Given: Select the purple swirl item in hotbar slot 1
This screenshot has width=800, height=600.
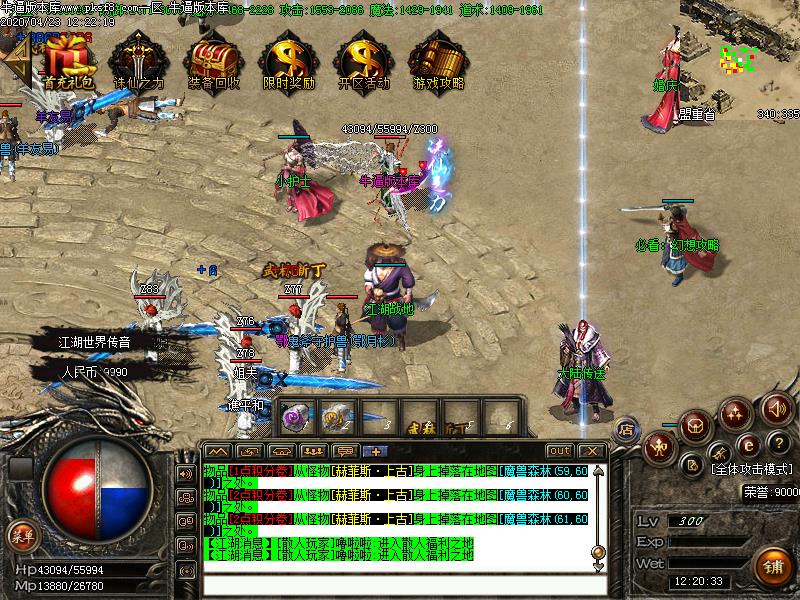Looking at the screenshot, I should pyautogui.click(x=294, y=416).
